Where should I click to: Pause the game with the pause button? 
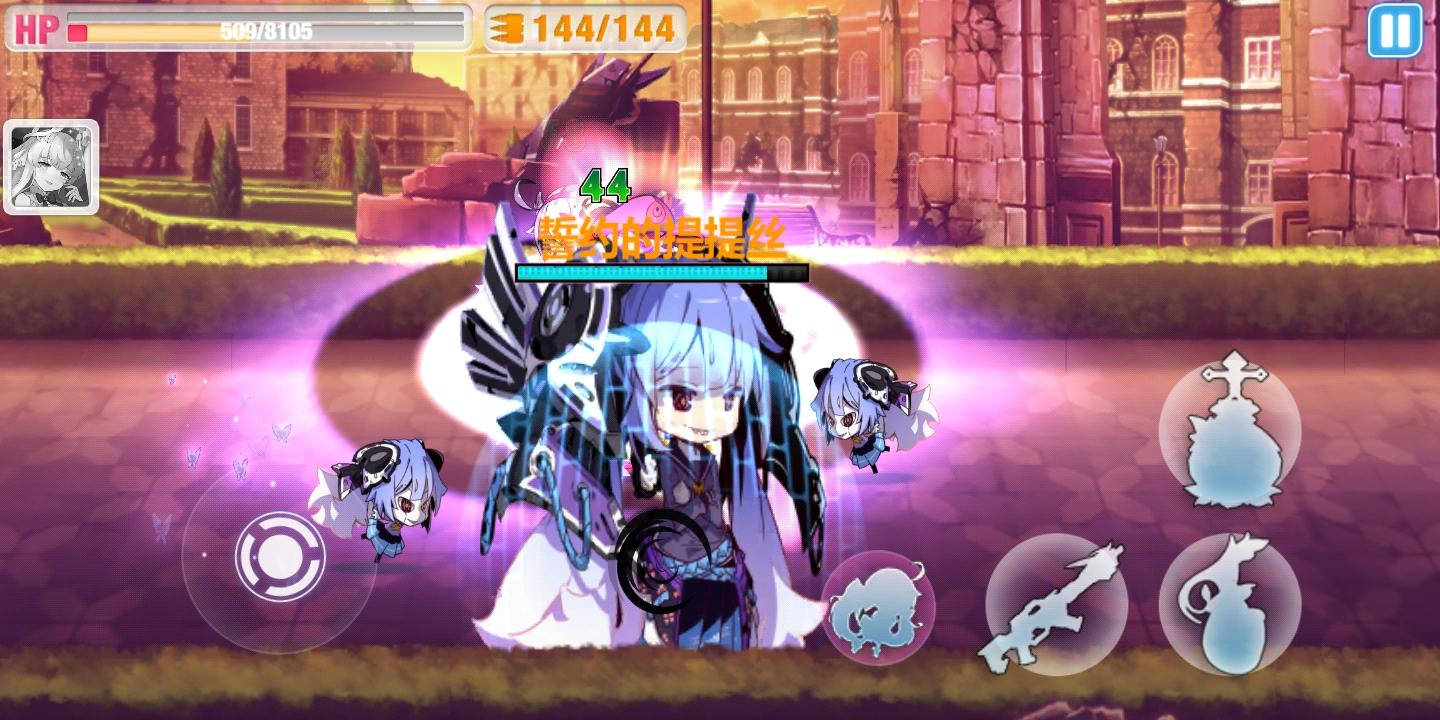point(1395,33)
